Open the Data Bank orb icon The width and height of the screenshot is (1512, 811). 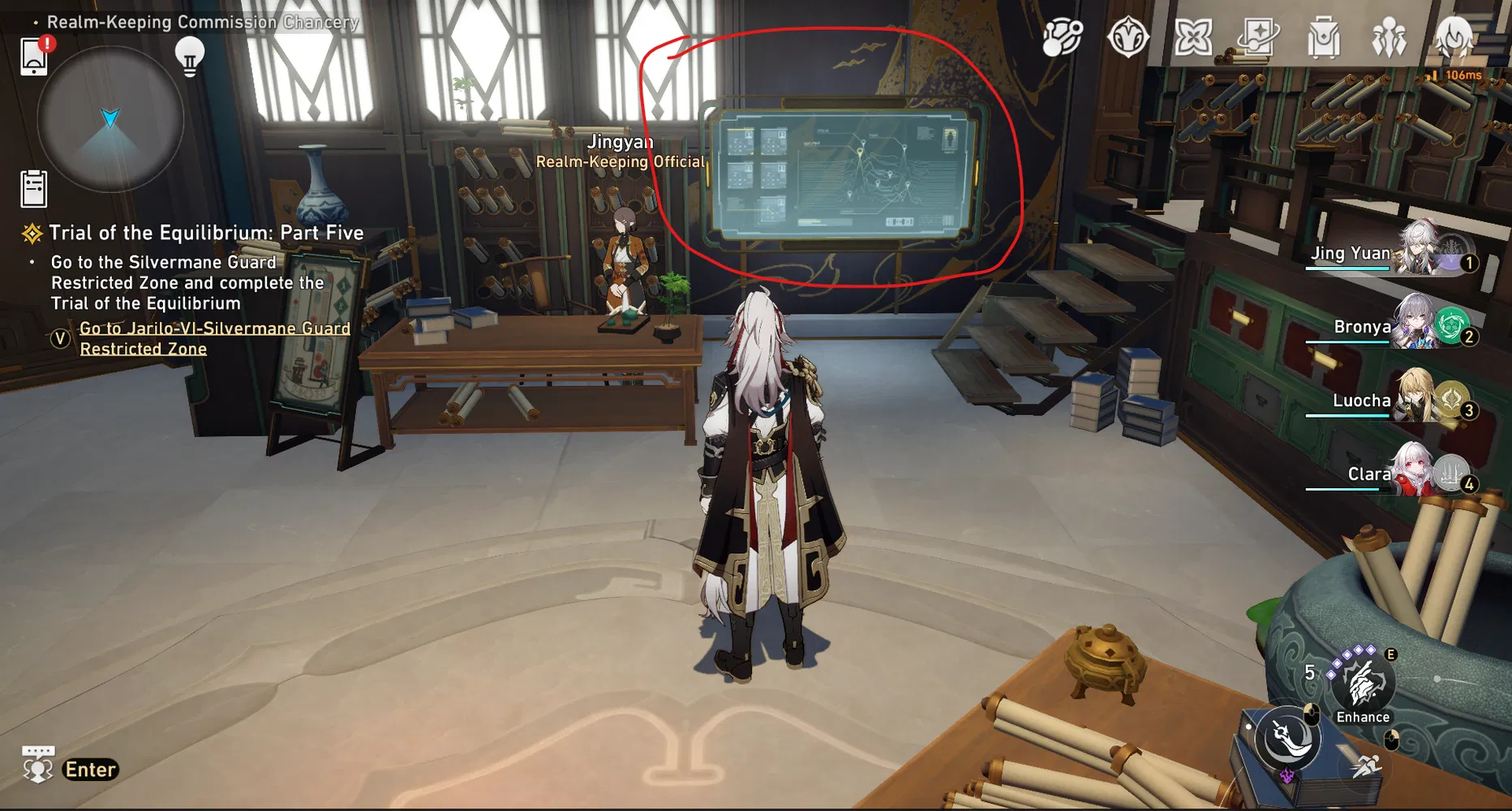tap(1063, 36)
